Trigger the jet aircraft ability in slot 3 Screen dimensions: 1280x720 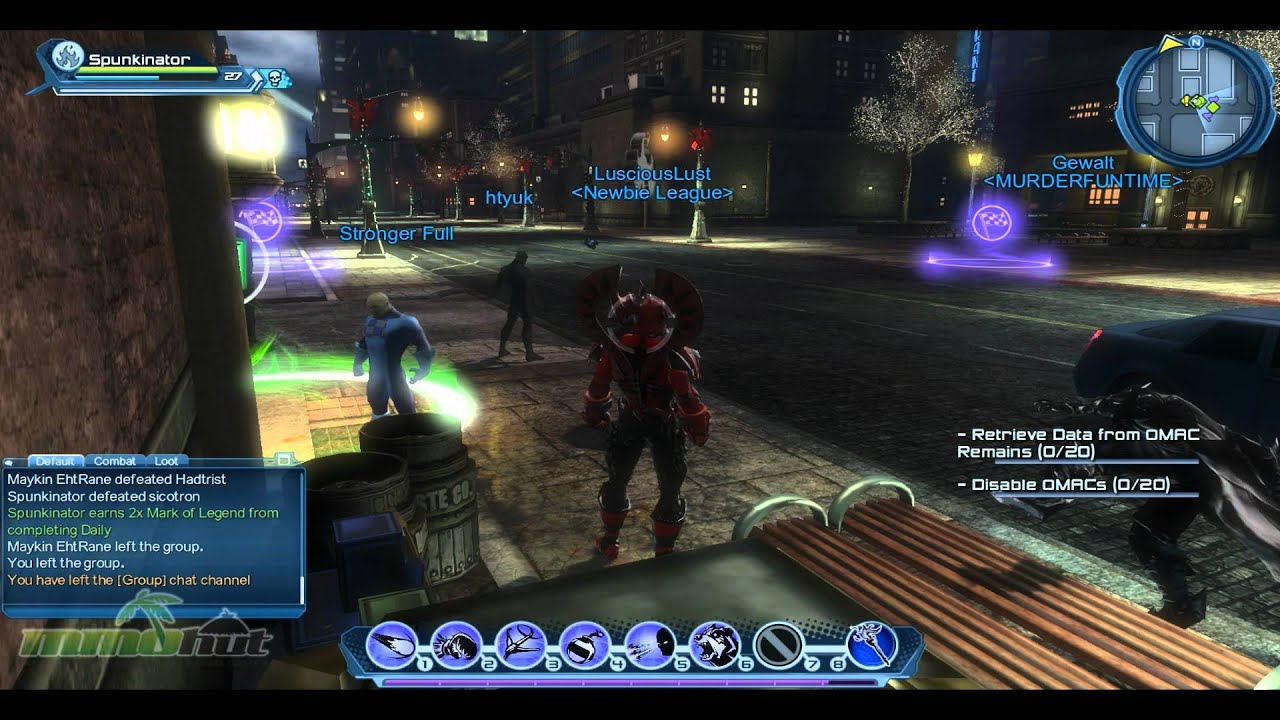pyautogui.click(x=520, y=645)
